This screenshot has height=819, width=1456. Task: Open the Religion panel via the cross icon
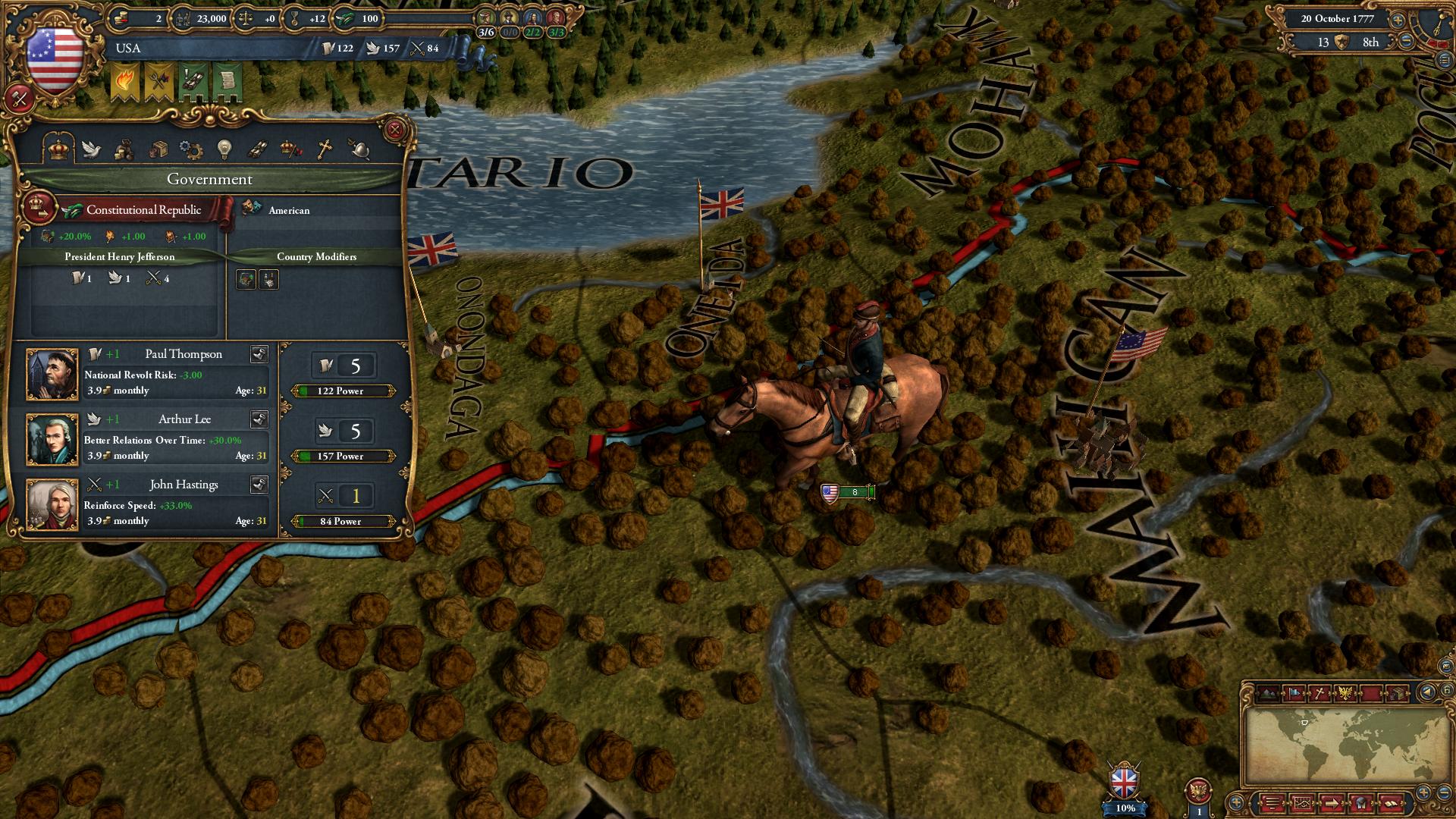tap(325, 149)
